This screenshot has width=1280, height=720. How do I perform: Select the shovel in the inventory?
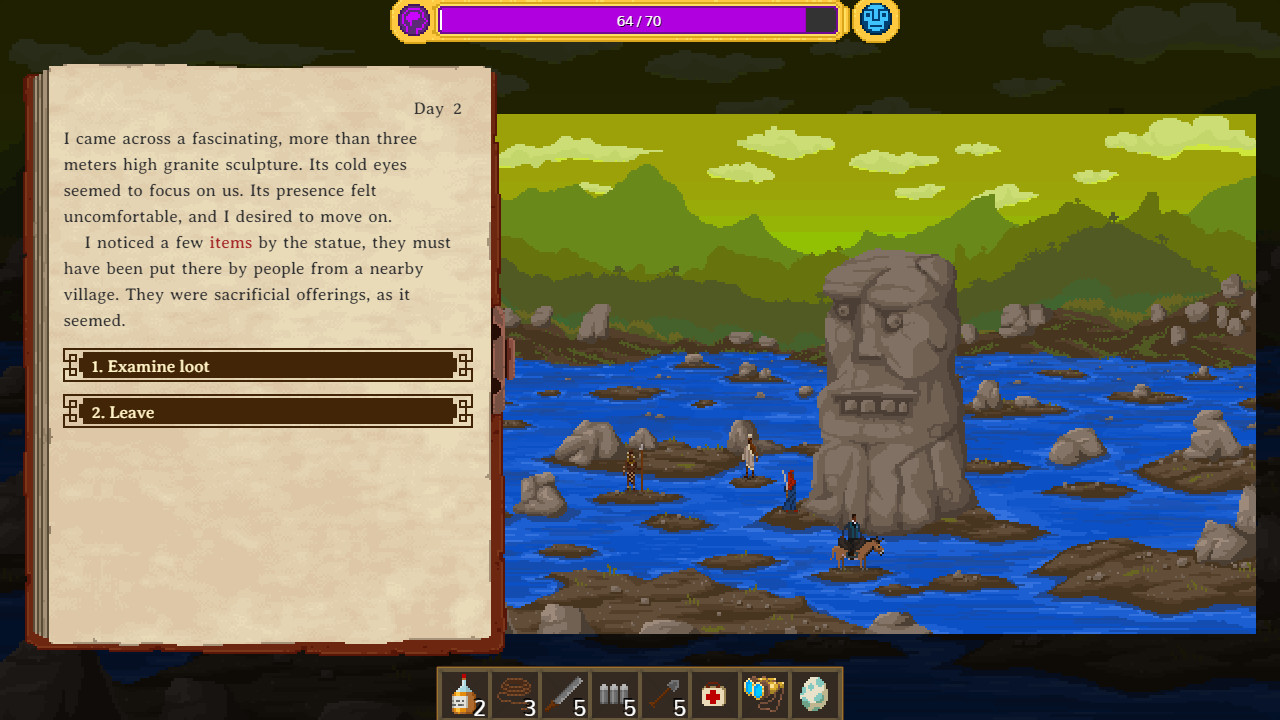(x=663, y=695)
